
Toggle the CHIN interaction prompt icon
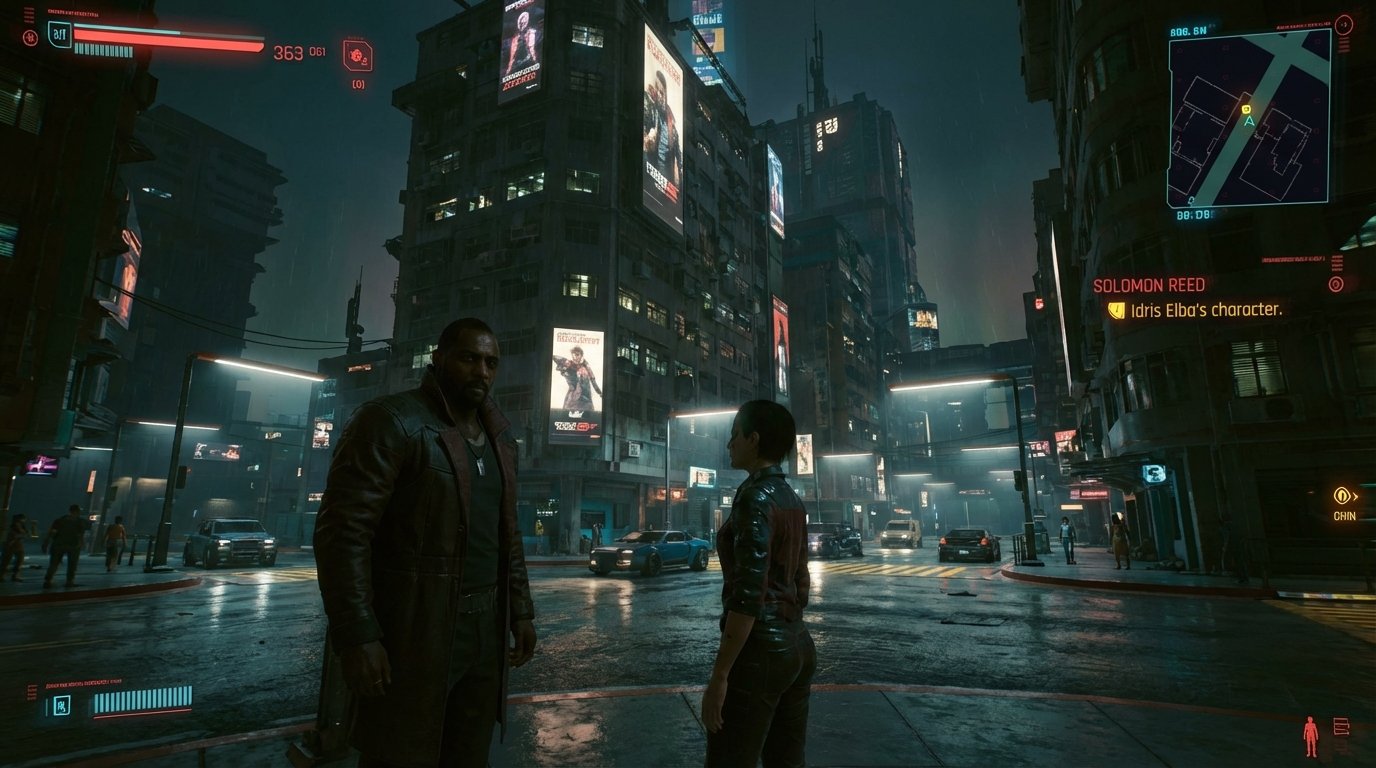coord(1342,497)
